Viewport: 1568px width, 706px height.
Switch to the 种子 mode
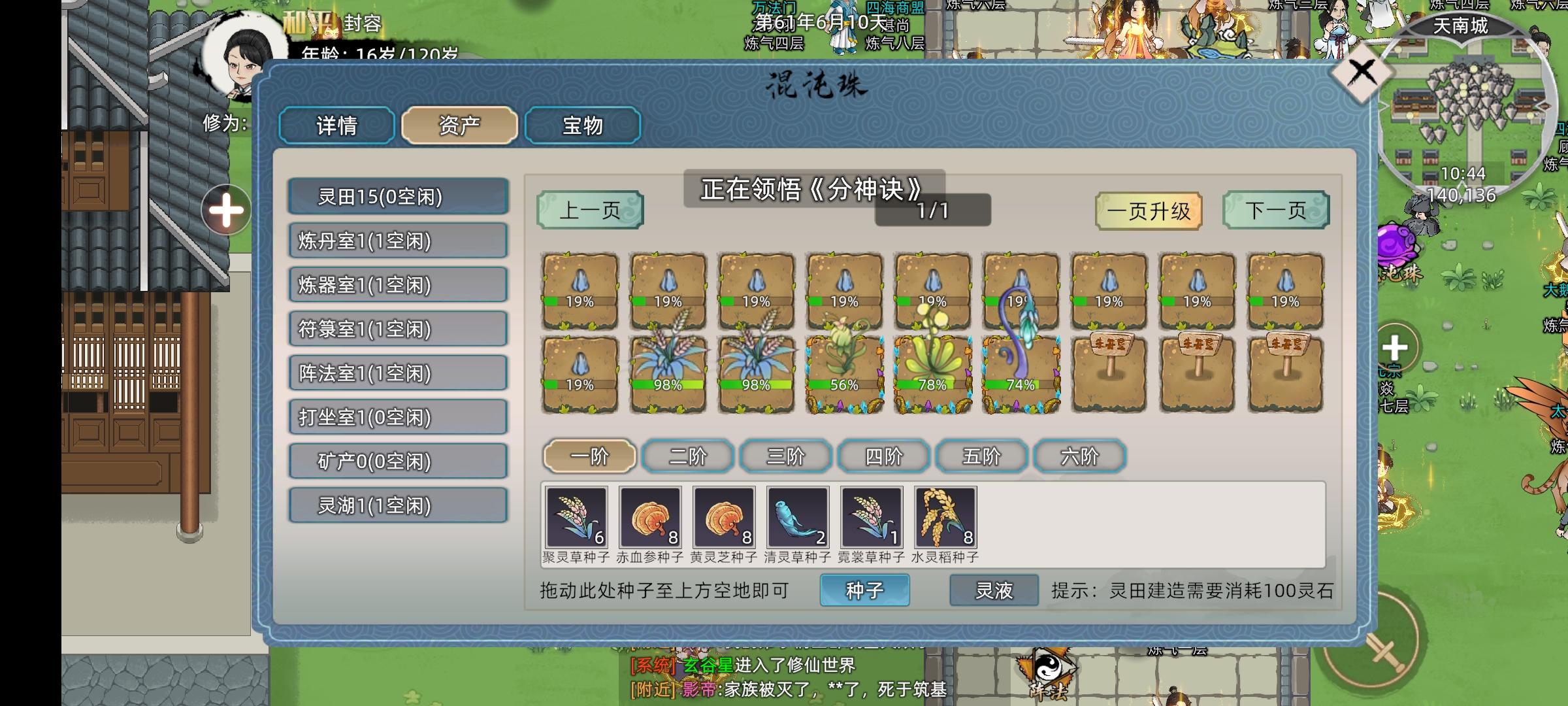coord(866,590)
